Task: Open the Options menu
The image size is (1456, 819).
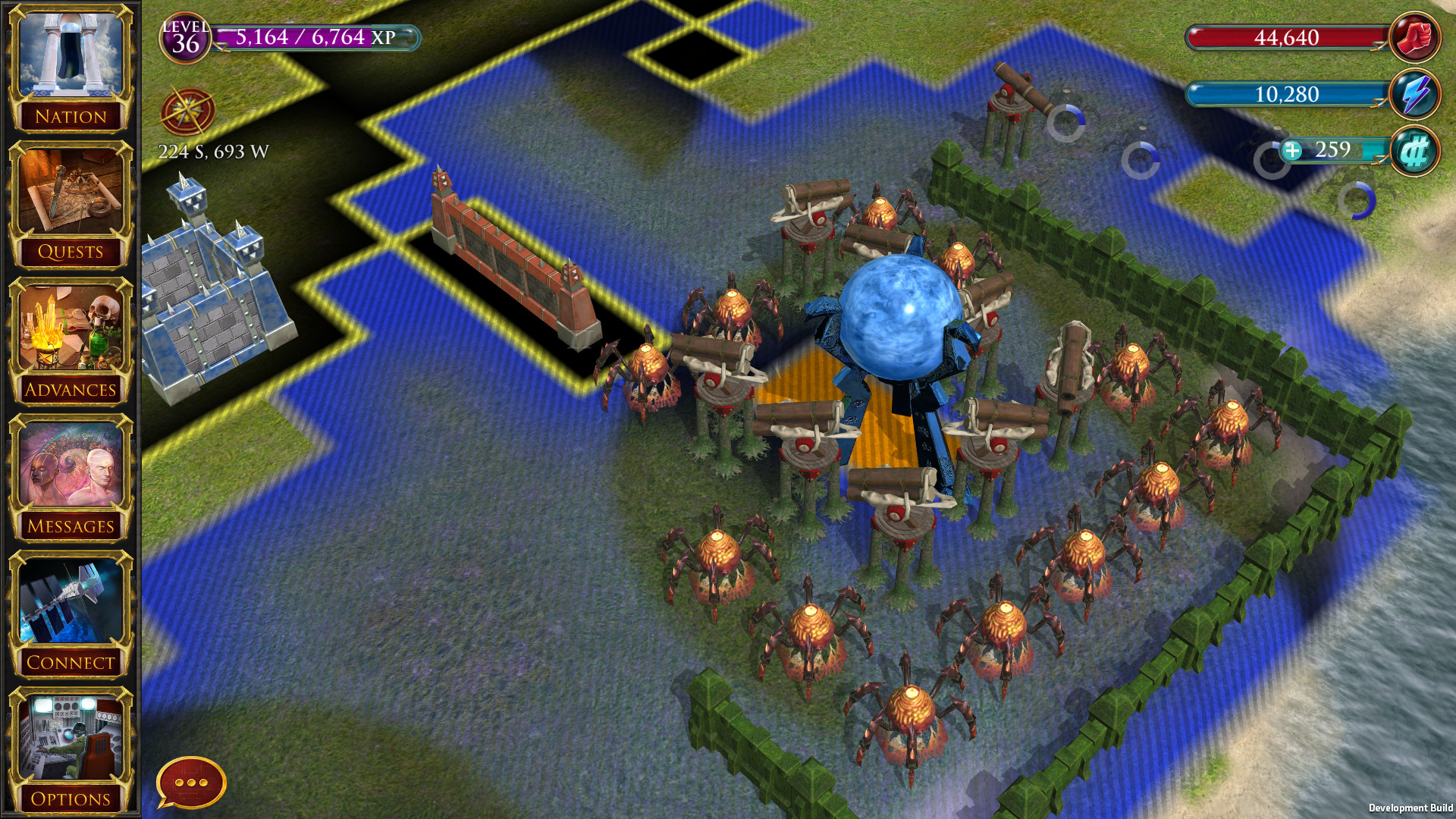Action: point(71,751)
